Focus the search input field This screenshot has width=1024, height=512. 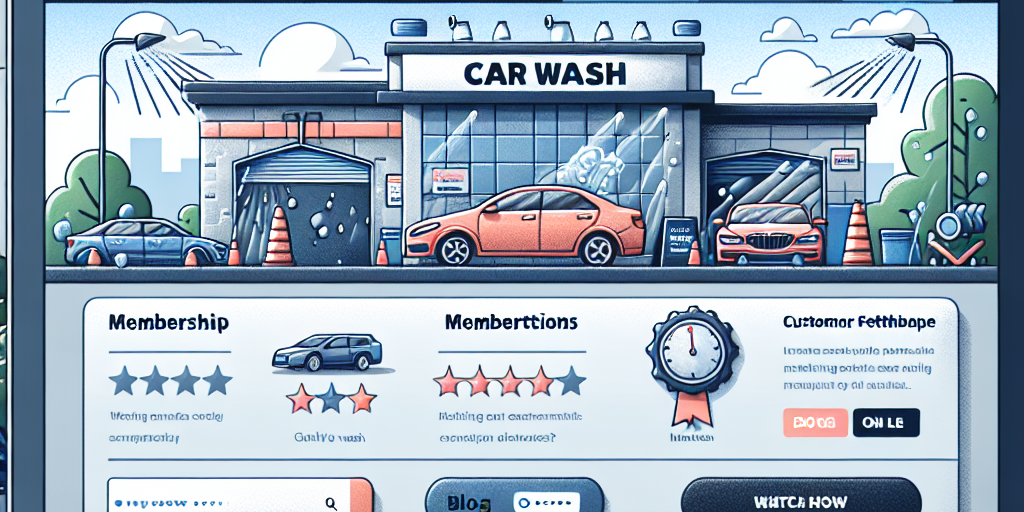[x=220, y=502]
